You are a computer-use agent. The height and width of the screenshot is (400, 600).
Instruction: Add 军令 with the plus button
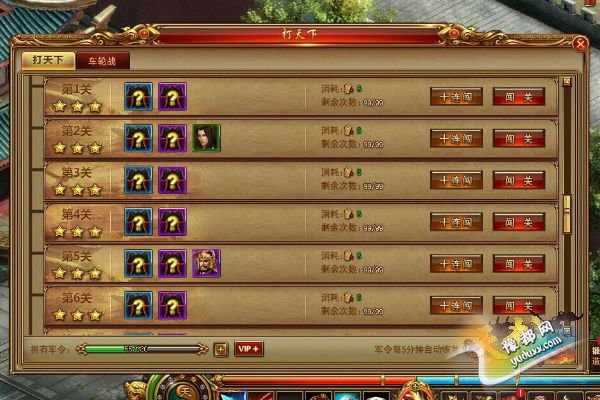(x=220, y=349)
